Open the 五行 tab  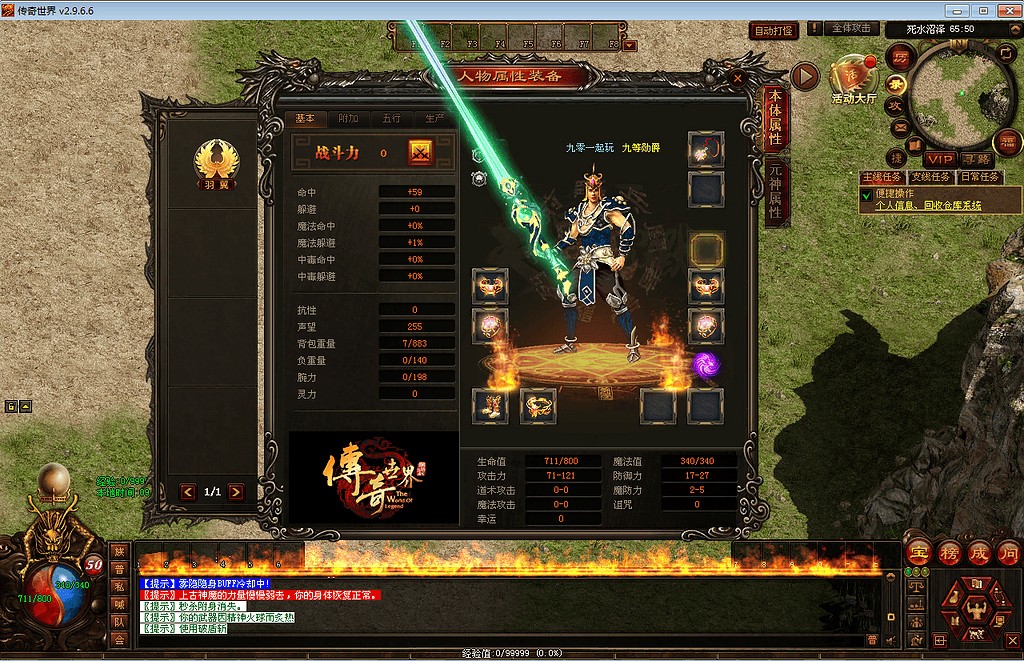(391, 118)
